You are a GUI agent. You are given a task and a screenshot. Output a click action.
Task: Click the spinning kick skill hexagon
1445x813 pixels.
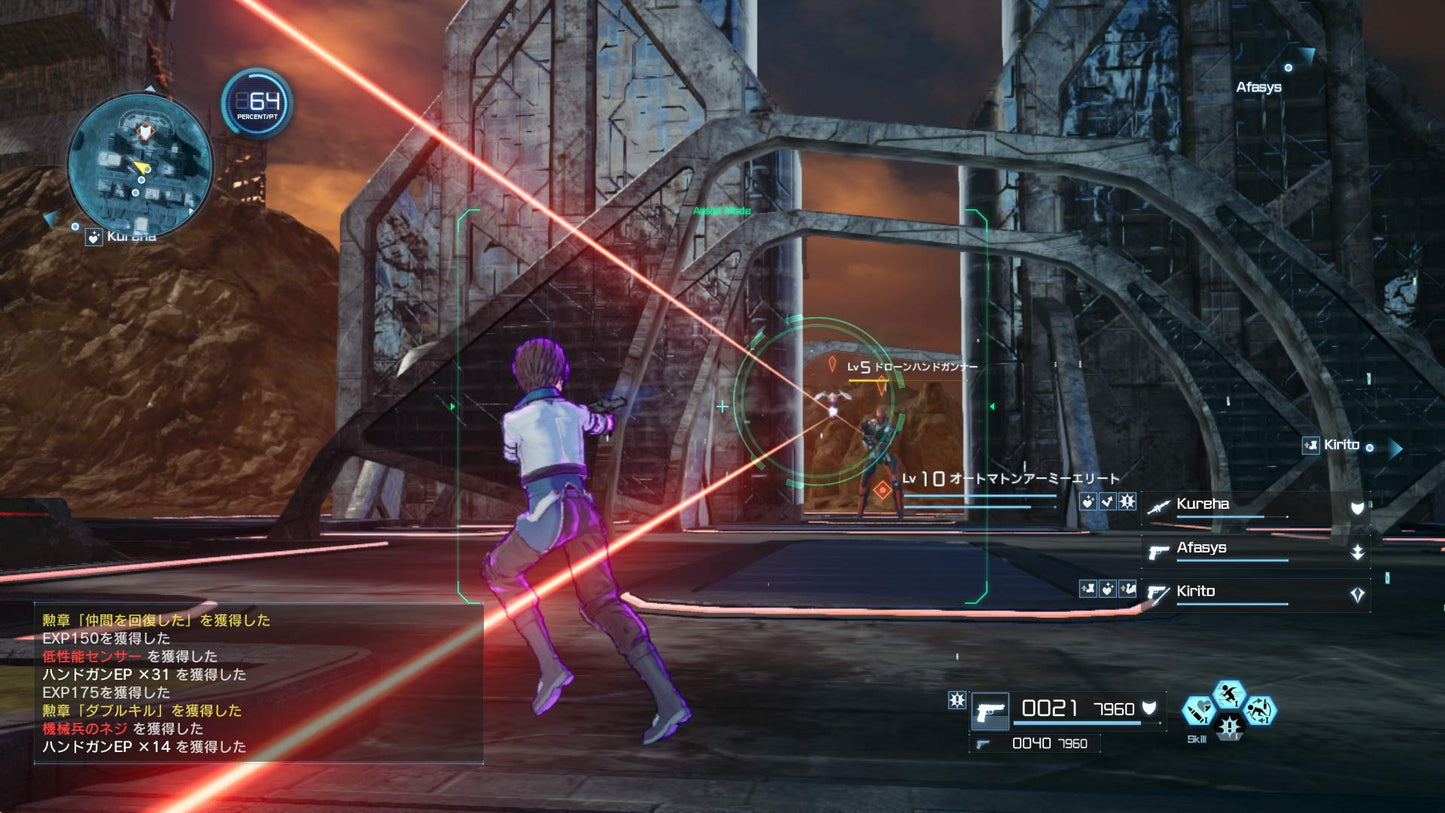[1260, 710]
